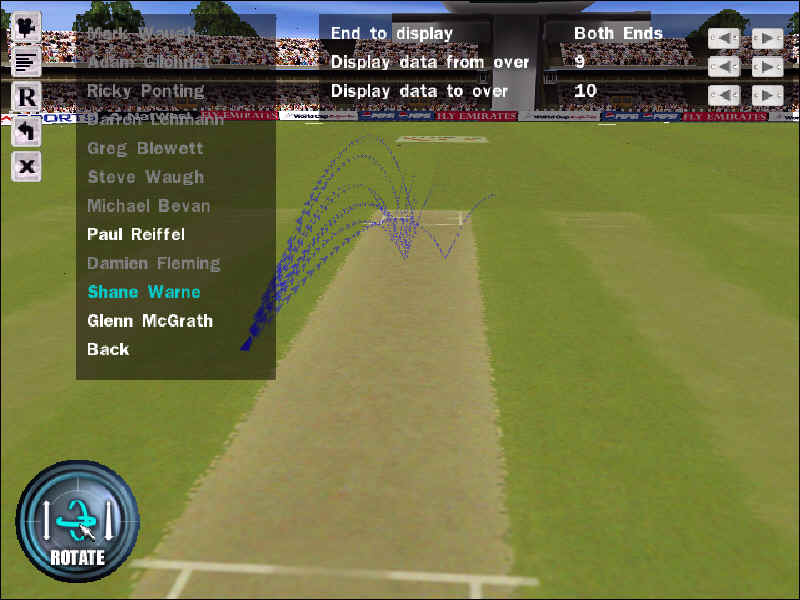Pick Greg Blewett in the player list

click(x=145, y=149)
